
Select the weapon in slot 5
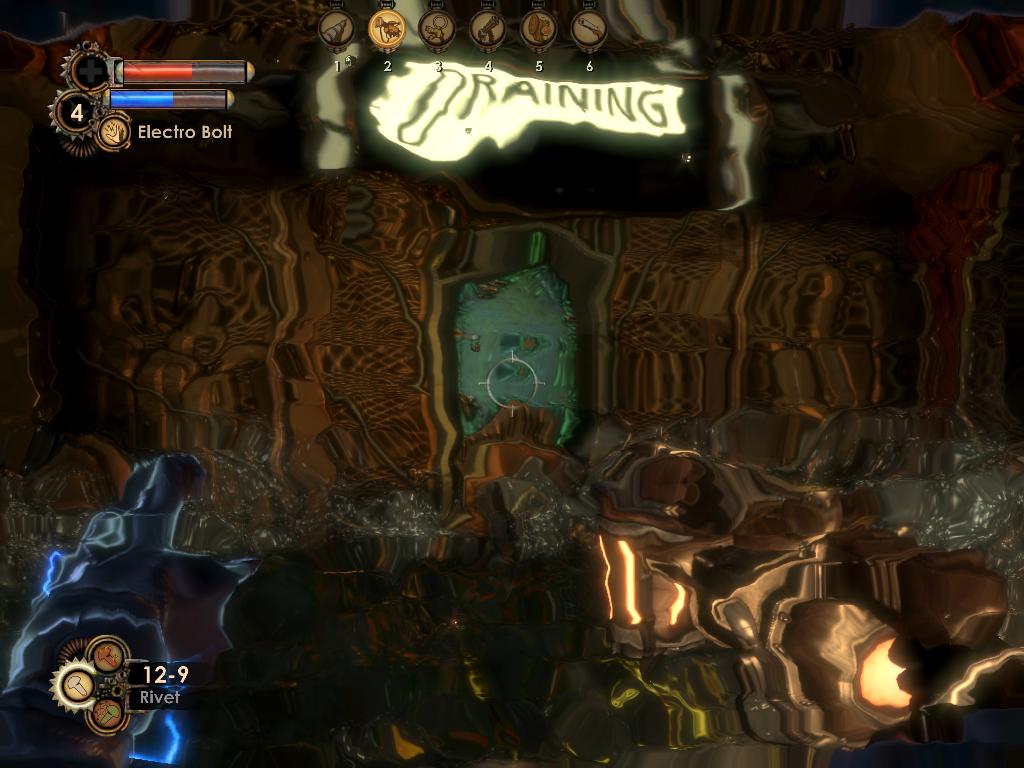pyautogui.click(x=538, y=29)
